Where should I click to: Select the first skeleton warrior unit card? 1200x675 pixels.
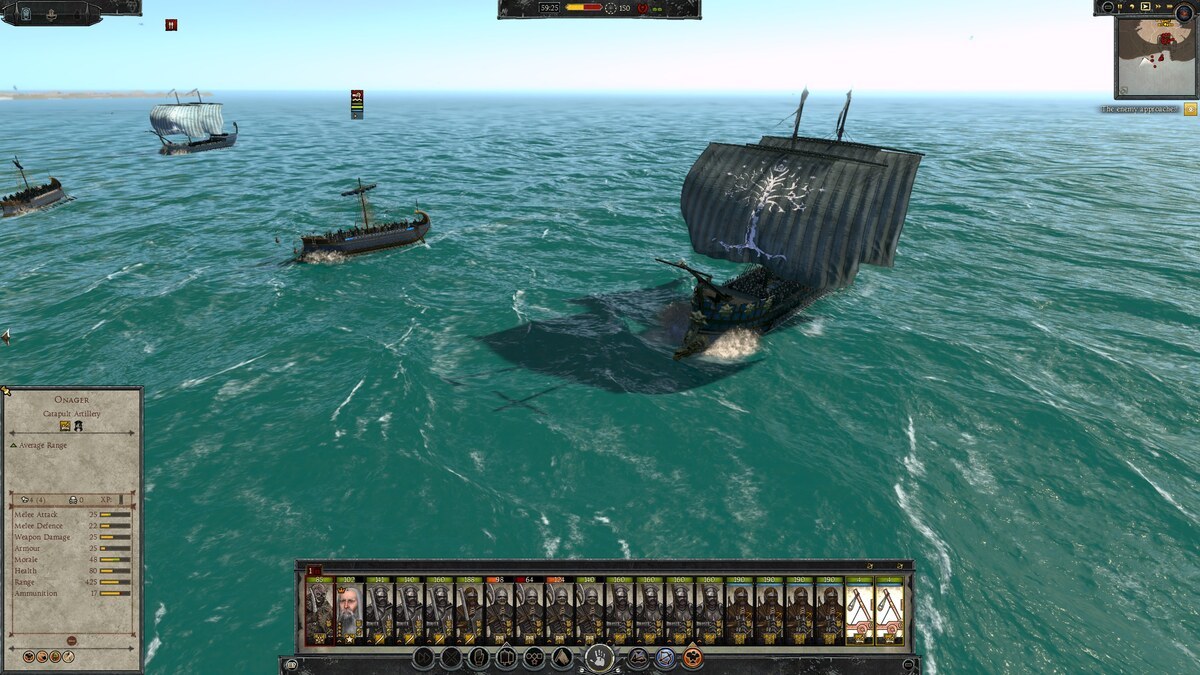pos(319,612)
